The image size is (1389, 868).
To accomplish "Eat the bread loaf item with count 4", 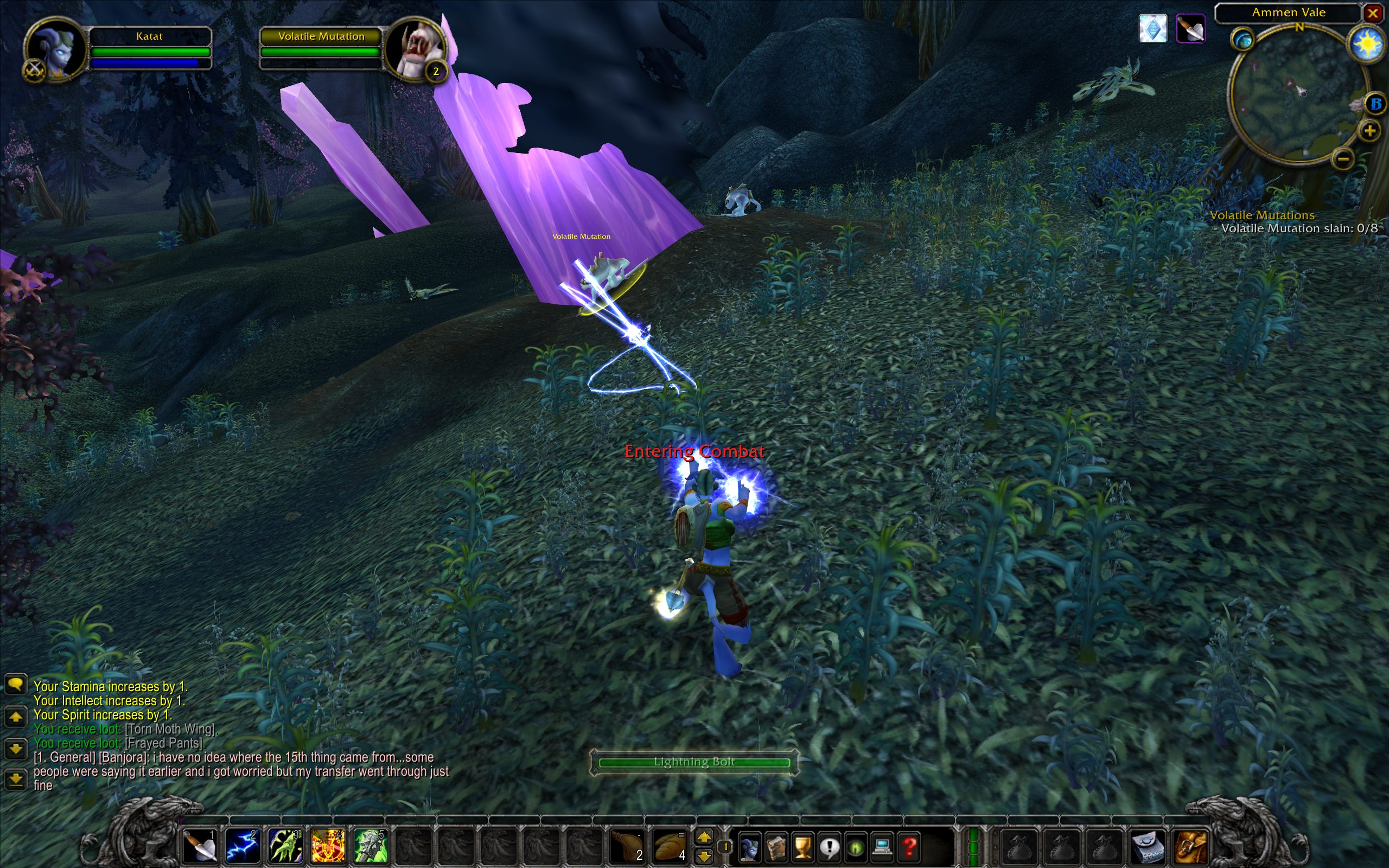I will point(670,846).
